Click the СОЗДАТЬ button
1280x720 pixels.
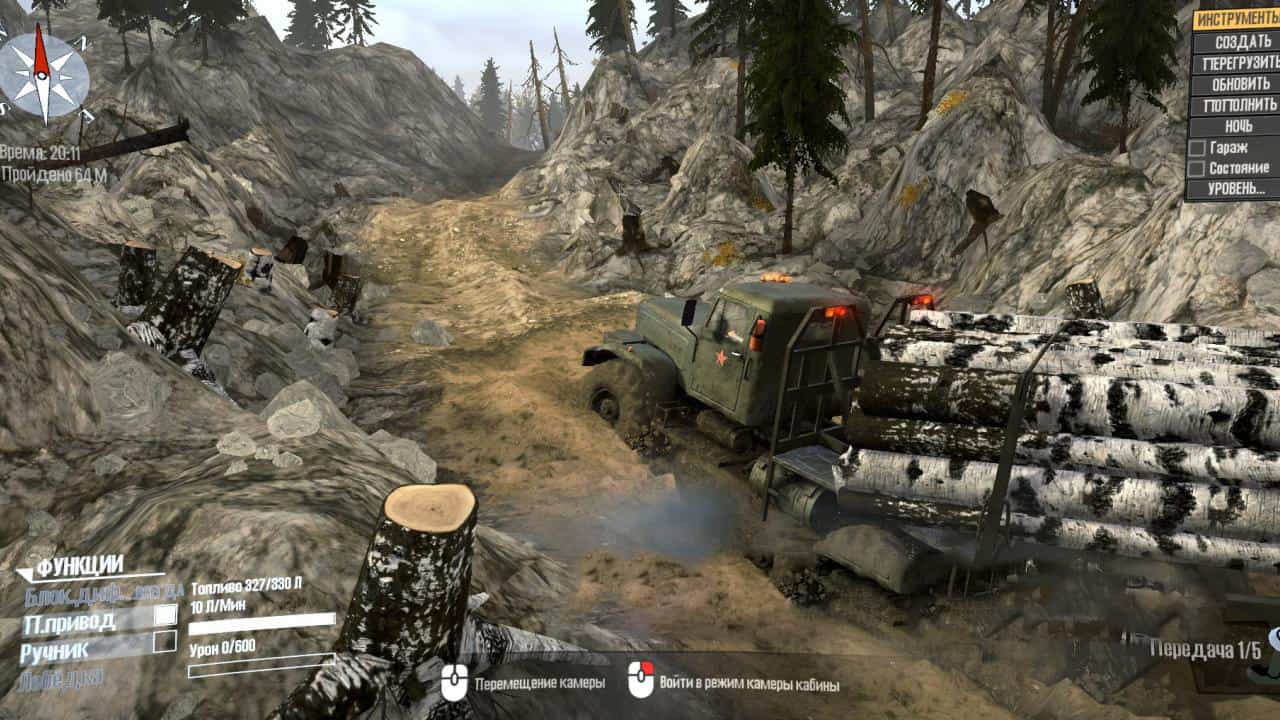pyautogui.click(x=1236, y=42)
